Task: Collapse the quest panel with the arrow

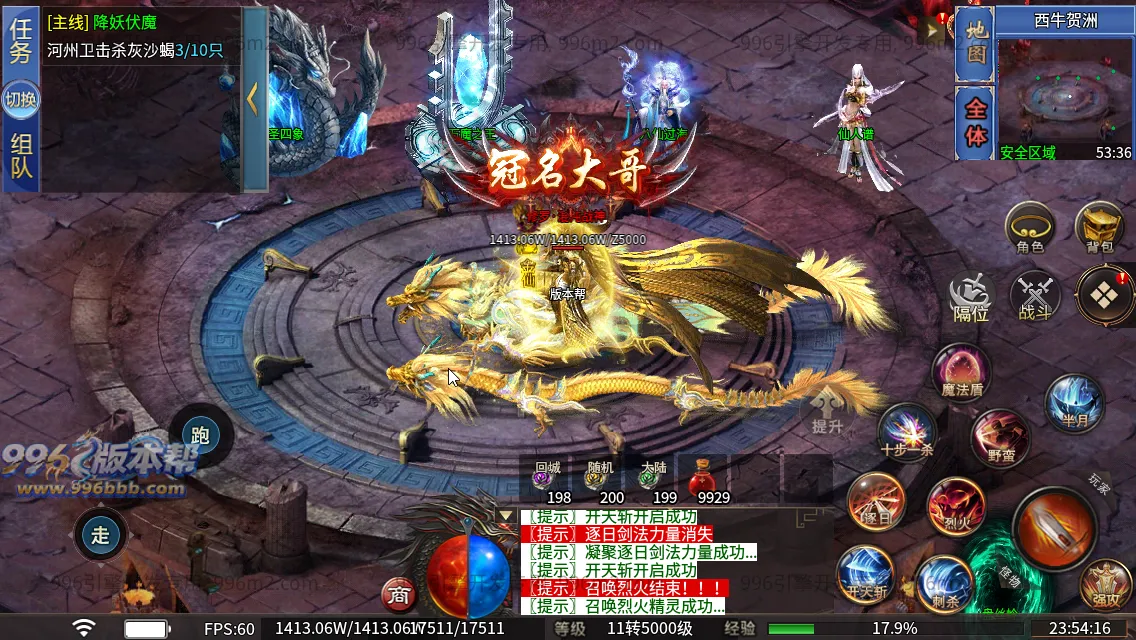Action: pyautogui.click(x=254, y=99)
